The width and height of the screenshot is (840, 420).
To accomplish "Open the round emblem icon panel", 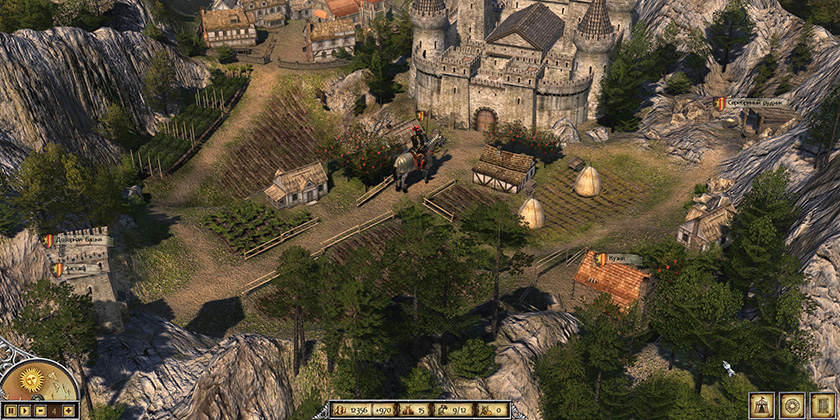I will click(792, 405).
